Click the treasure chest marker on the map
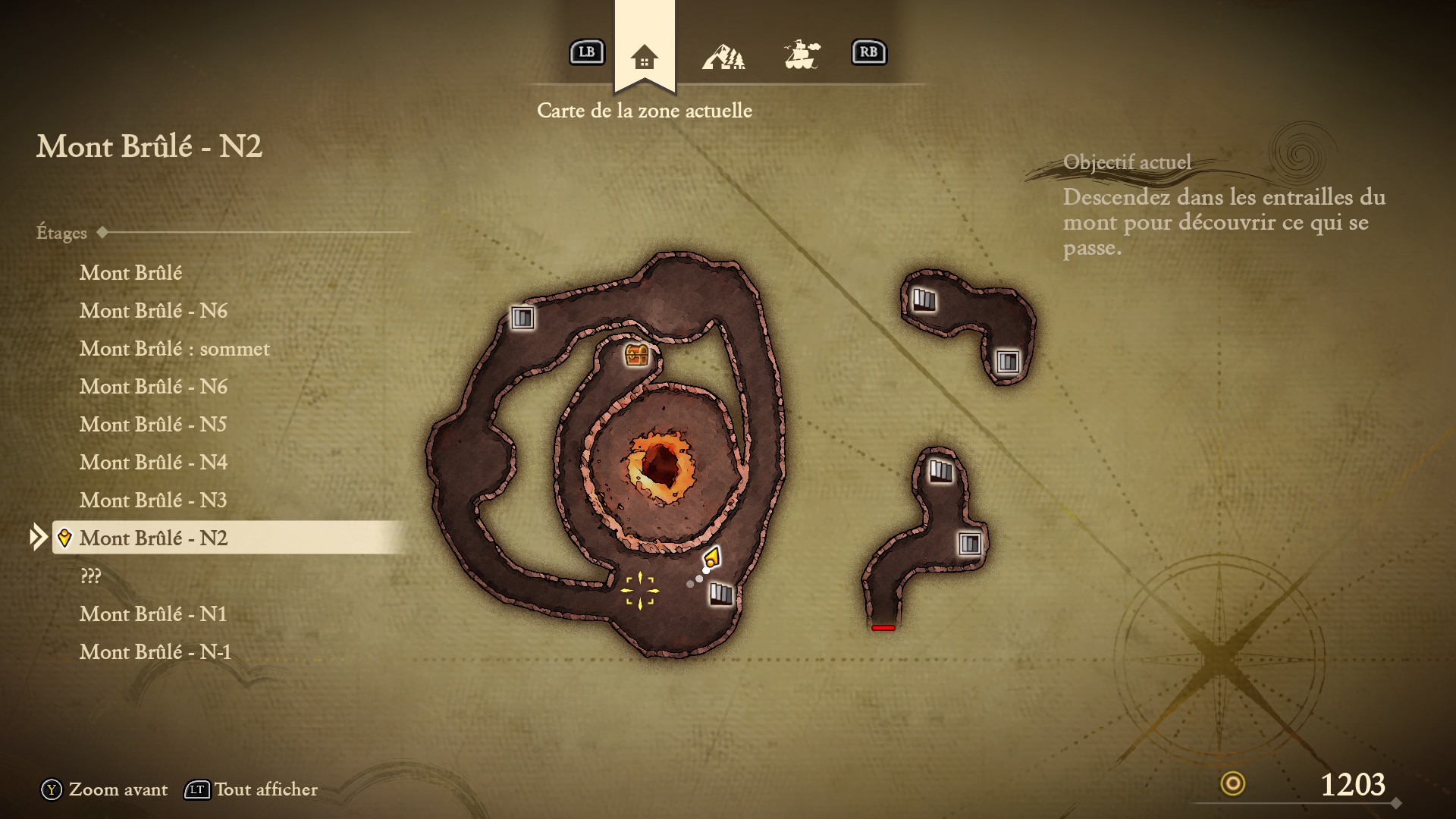Image resolution: width=1456 pixels, height=819 pixels. point(637,355)
